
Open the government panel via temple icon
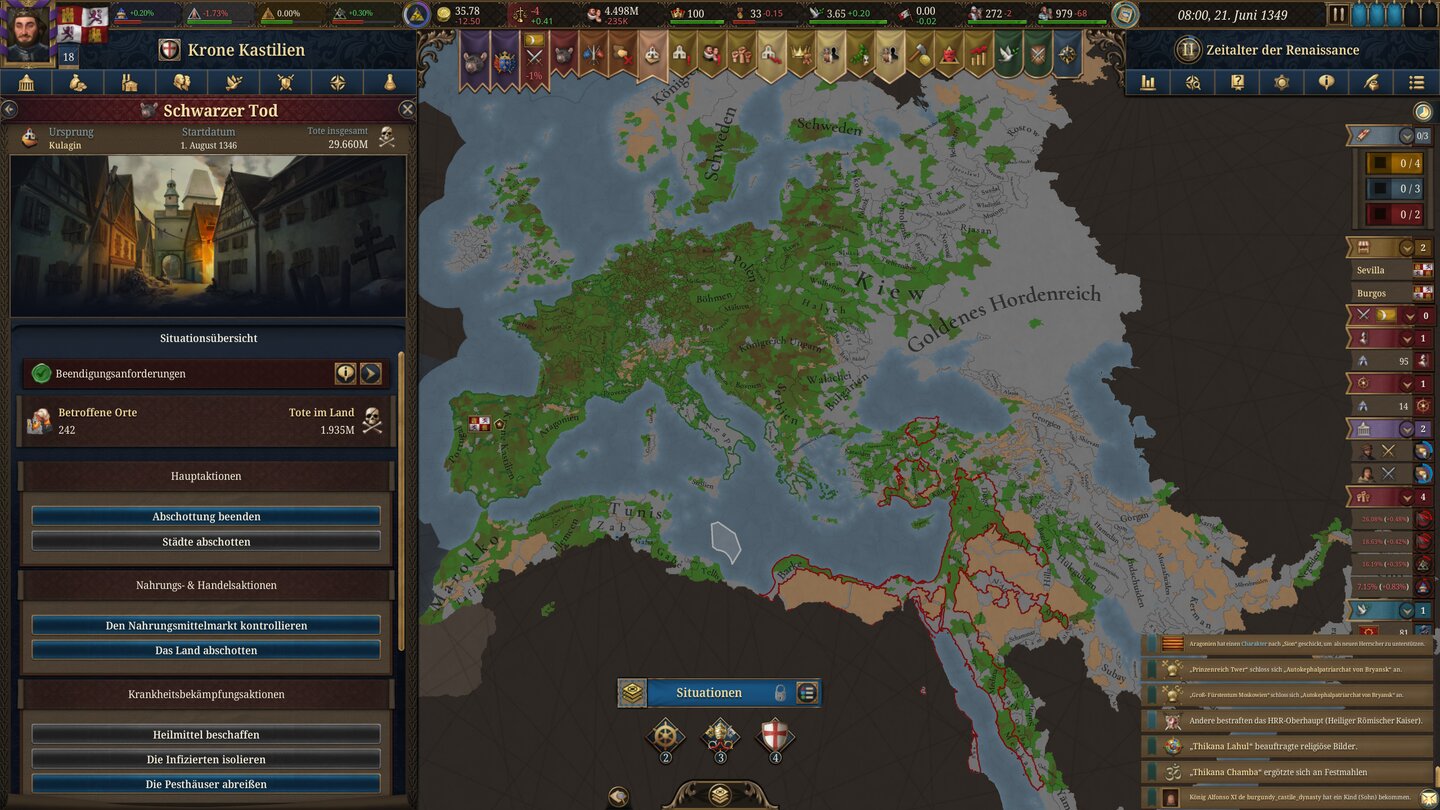click(x=28, y=85)
